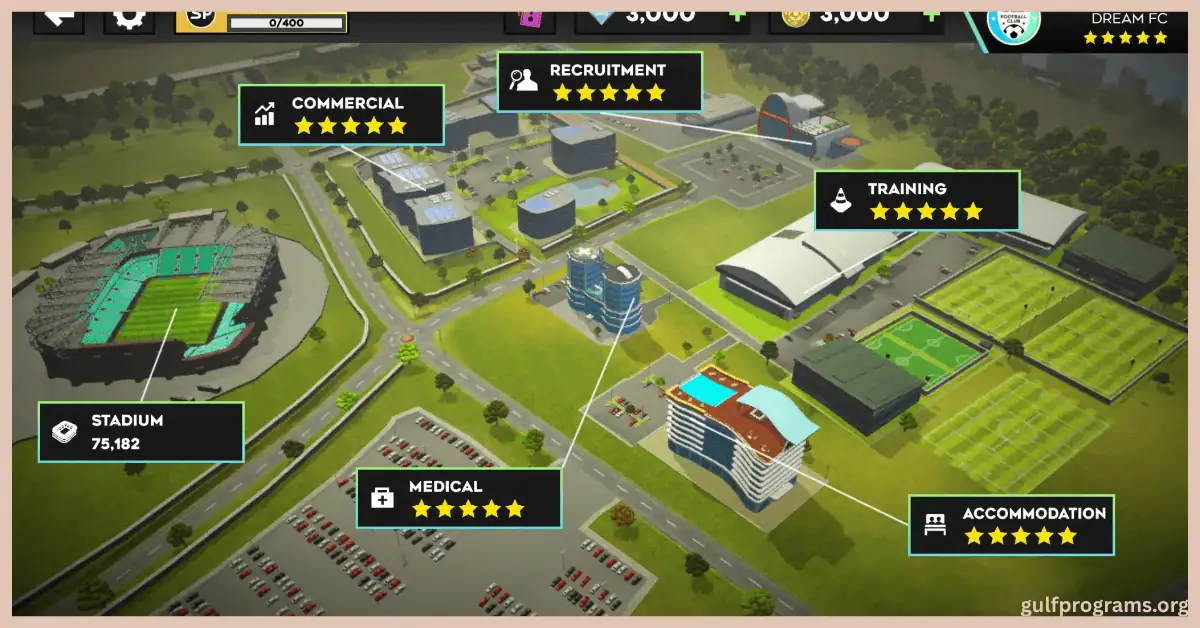Open the Medical facility panel
The height and width of the screenshot is (628, 1200).
coord(459,498)
